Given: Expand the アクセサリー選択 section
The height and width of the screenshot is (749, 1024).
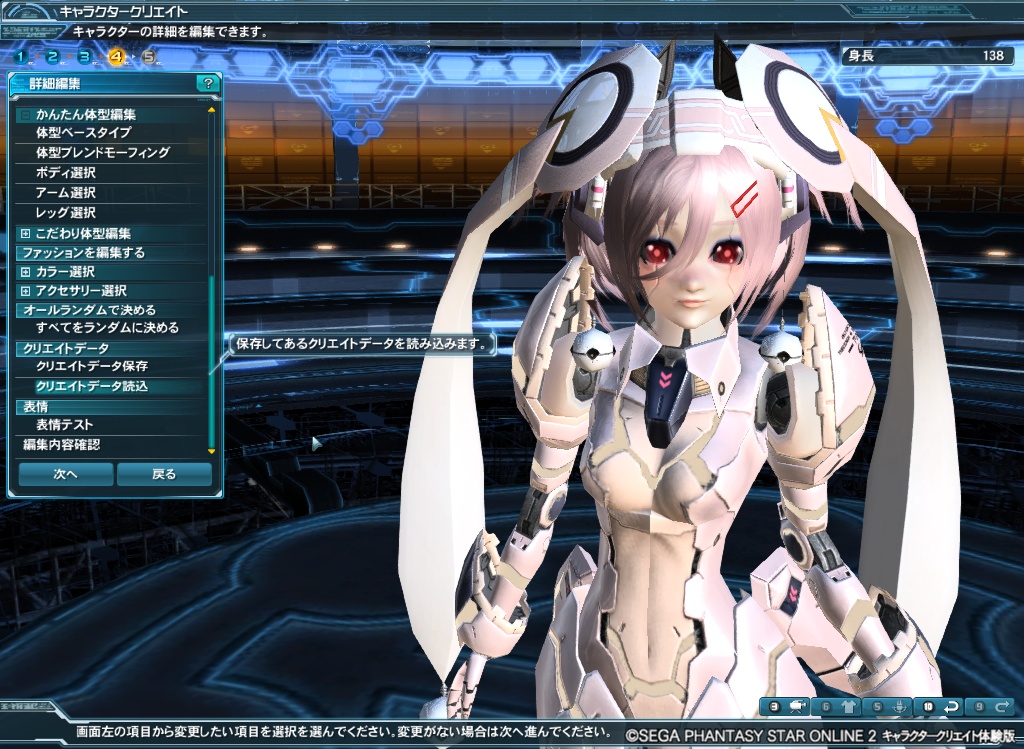Looking at the screenshot, I should pyautogui.click(x=25, y=291).
